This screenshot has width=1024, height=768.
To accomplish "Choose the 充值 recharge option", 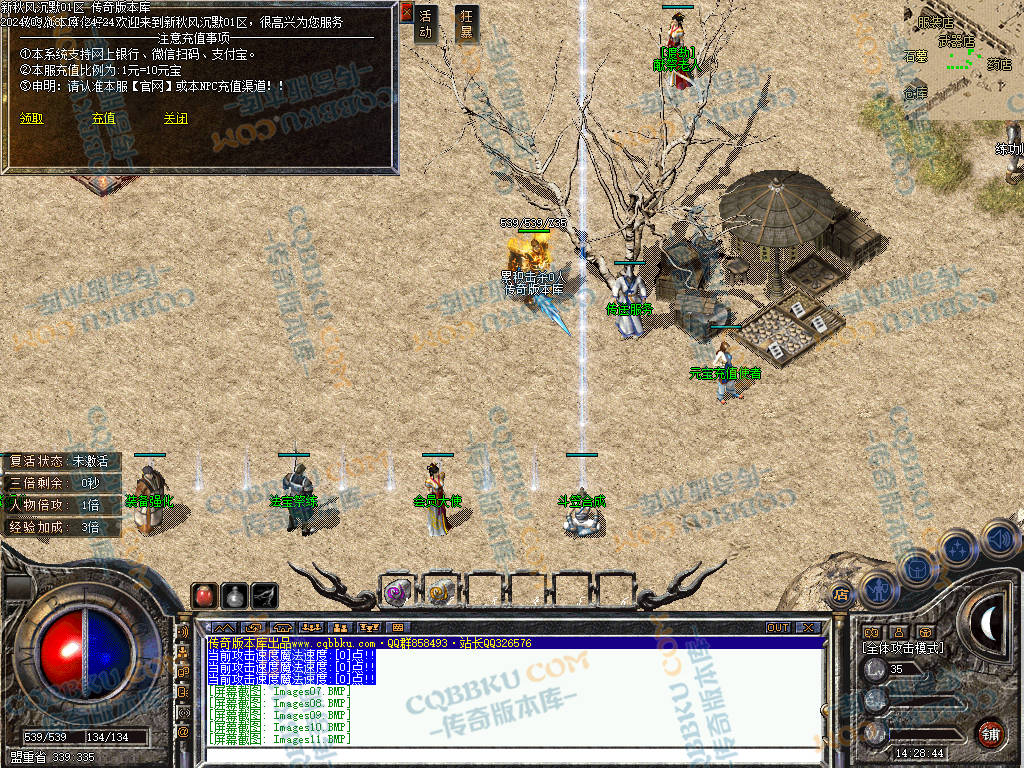I will pyautogui.click(x=103, y=118).
